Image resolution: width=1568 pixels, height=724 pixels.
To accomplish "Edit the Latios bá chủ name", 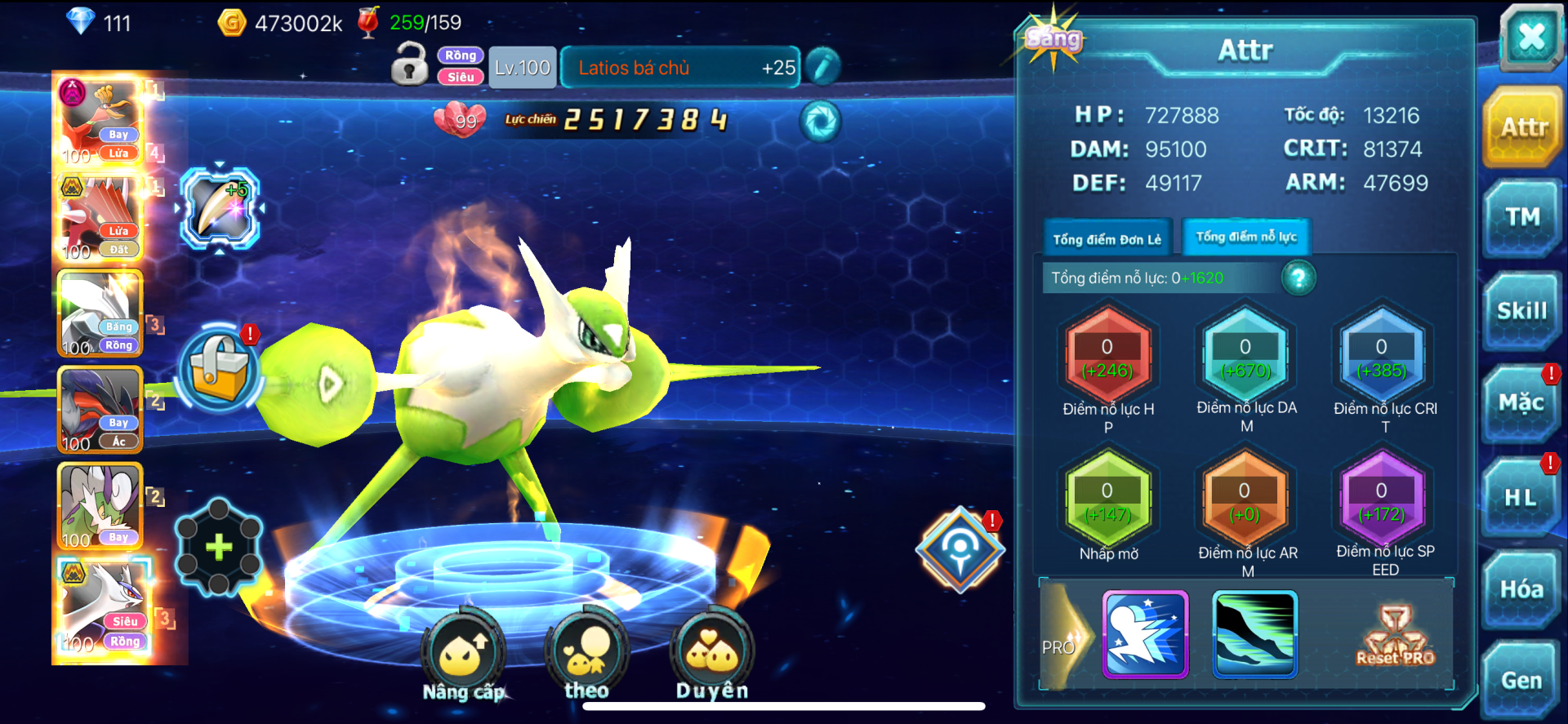I will tap(822, 67).
